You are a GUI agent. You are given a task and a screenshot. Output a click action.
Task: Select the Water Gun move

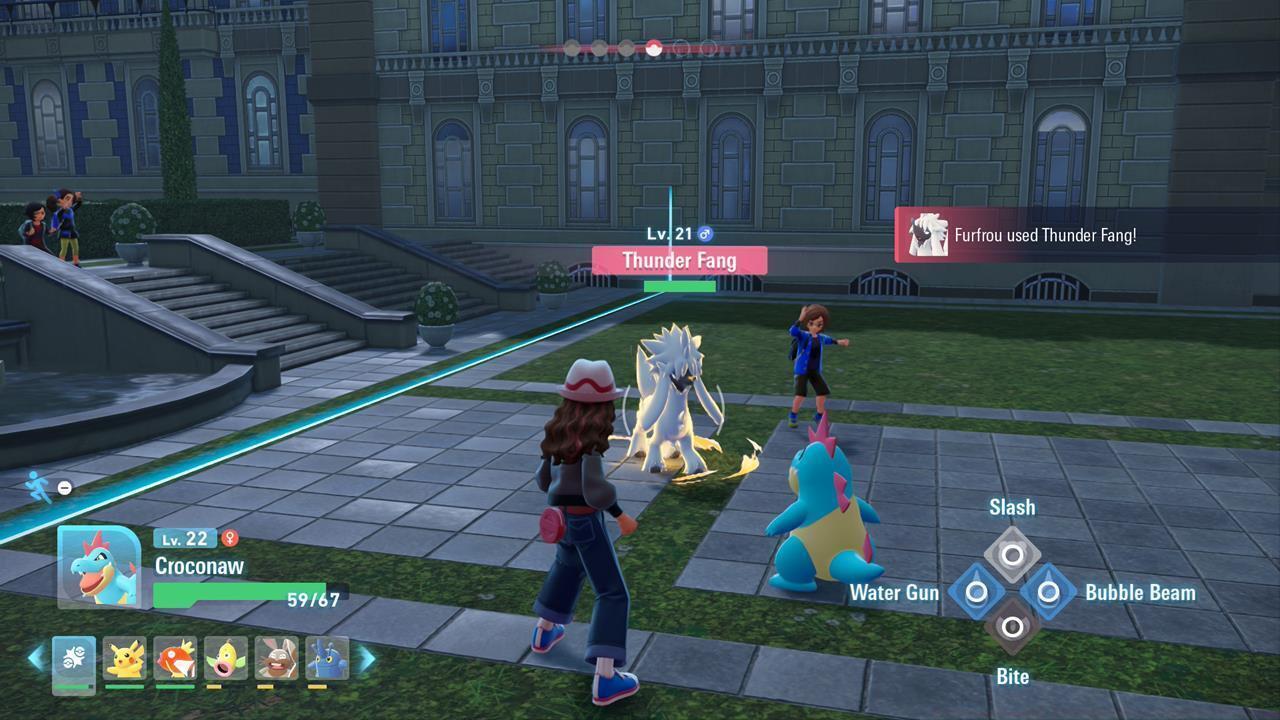coord(976,592)
